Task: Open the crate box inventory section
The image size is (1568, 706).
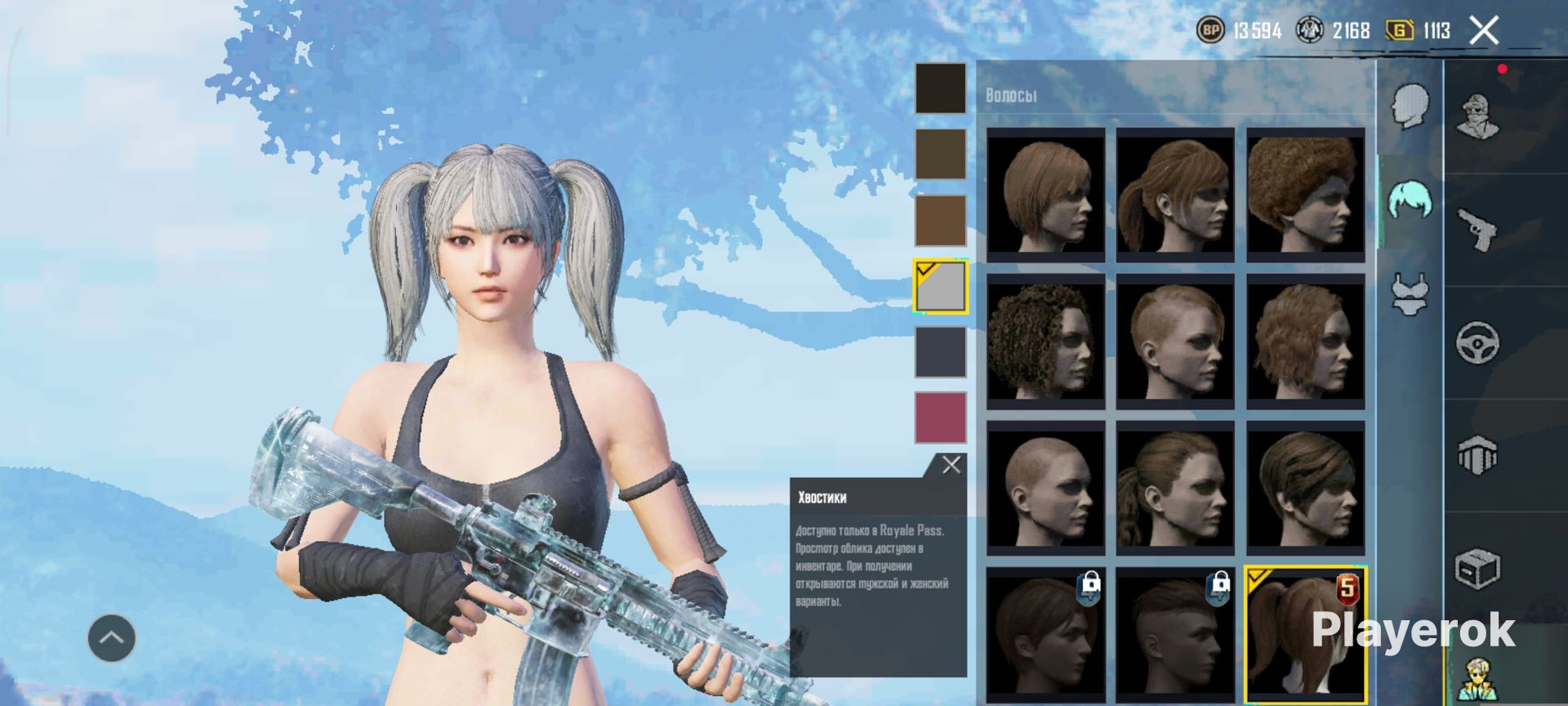Action: 1477,567
